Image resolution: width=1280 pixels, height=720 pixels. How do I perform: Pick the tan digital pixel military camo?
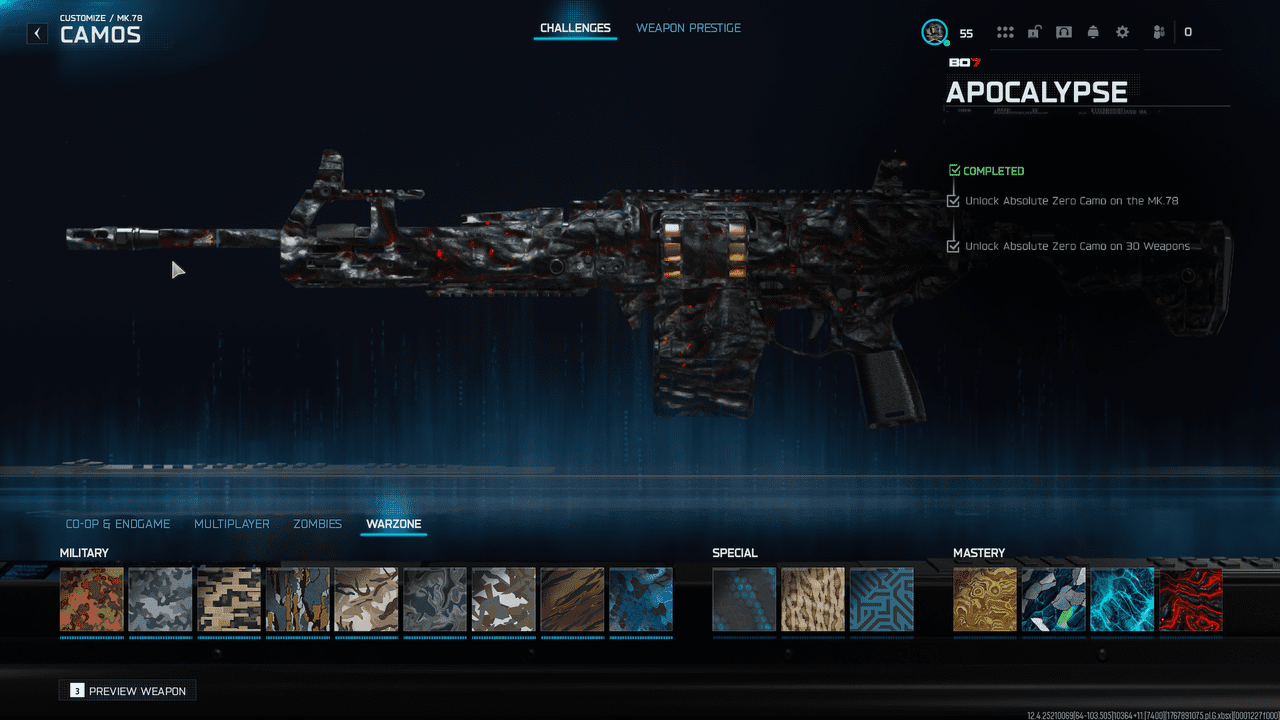point(229,600)
